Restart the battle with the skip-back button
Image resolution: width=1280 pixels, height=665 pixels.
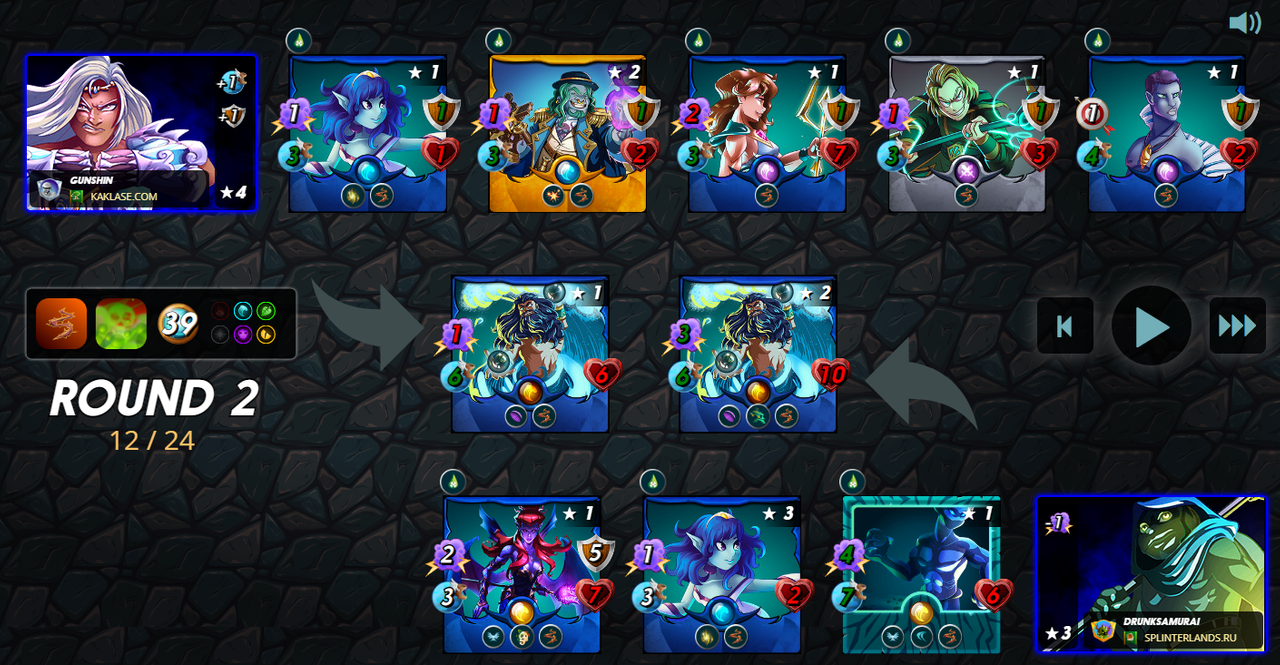pyautogui.click(x=1064, y=326)
